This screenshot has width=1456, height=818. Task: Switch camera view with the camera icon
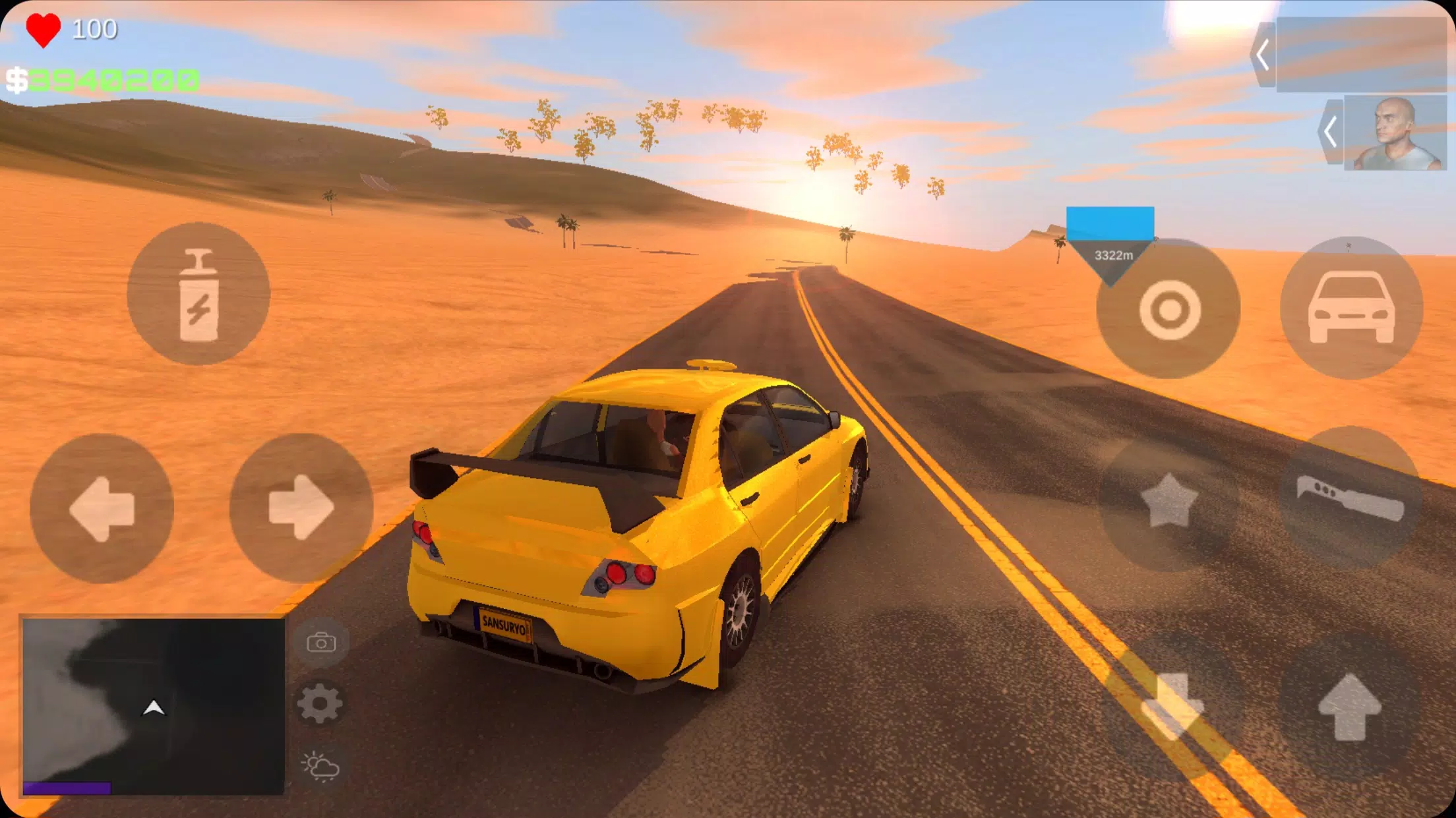tap(321, 642)
